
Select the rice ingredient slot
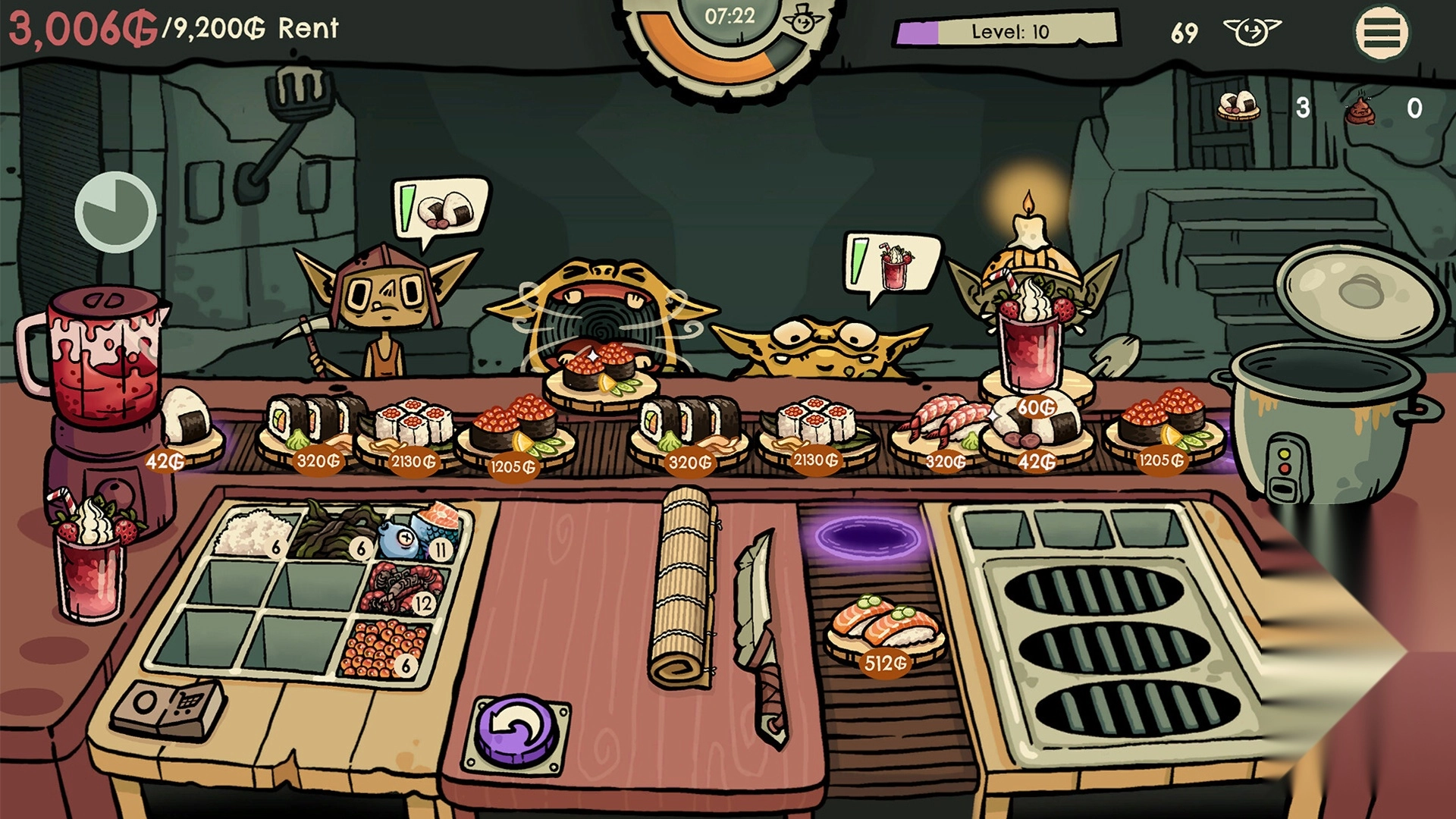click(253, 532)
